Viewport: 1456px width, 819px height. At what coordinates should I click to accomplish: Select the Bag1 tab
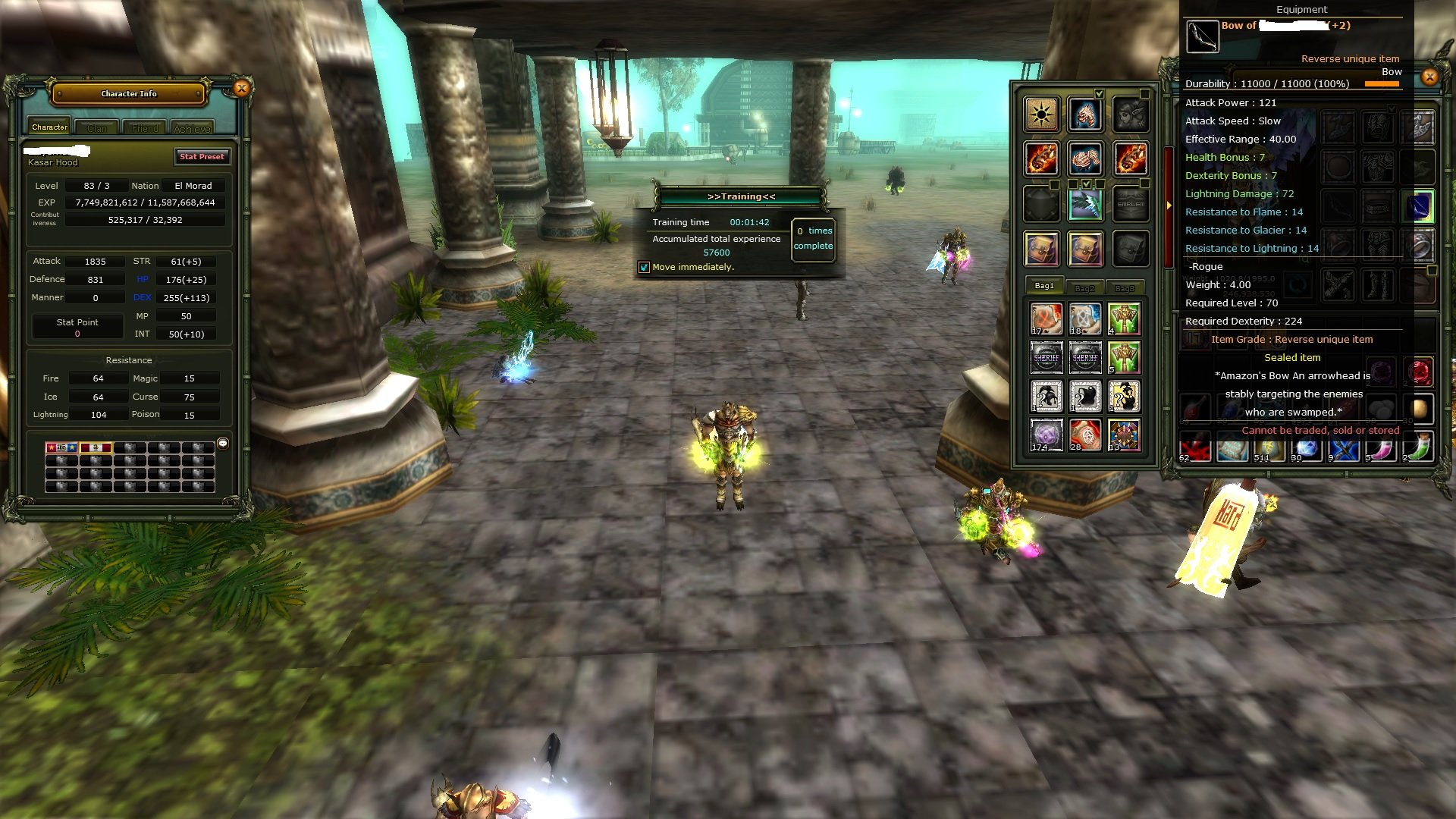[x=1044, y=286]
